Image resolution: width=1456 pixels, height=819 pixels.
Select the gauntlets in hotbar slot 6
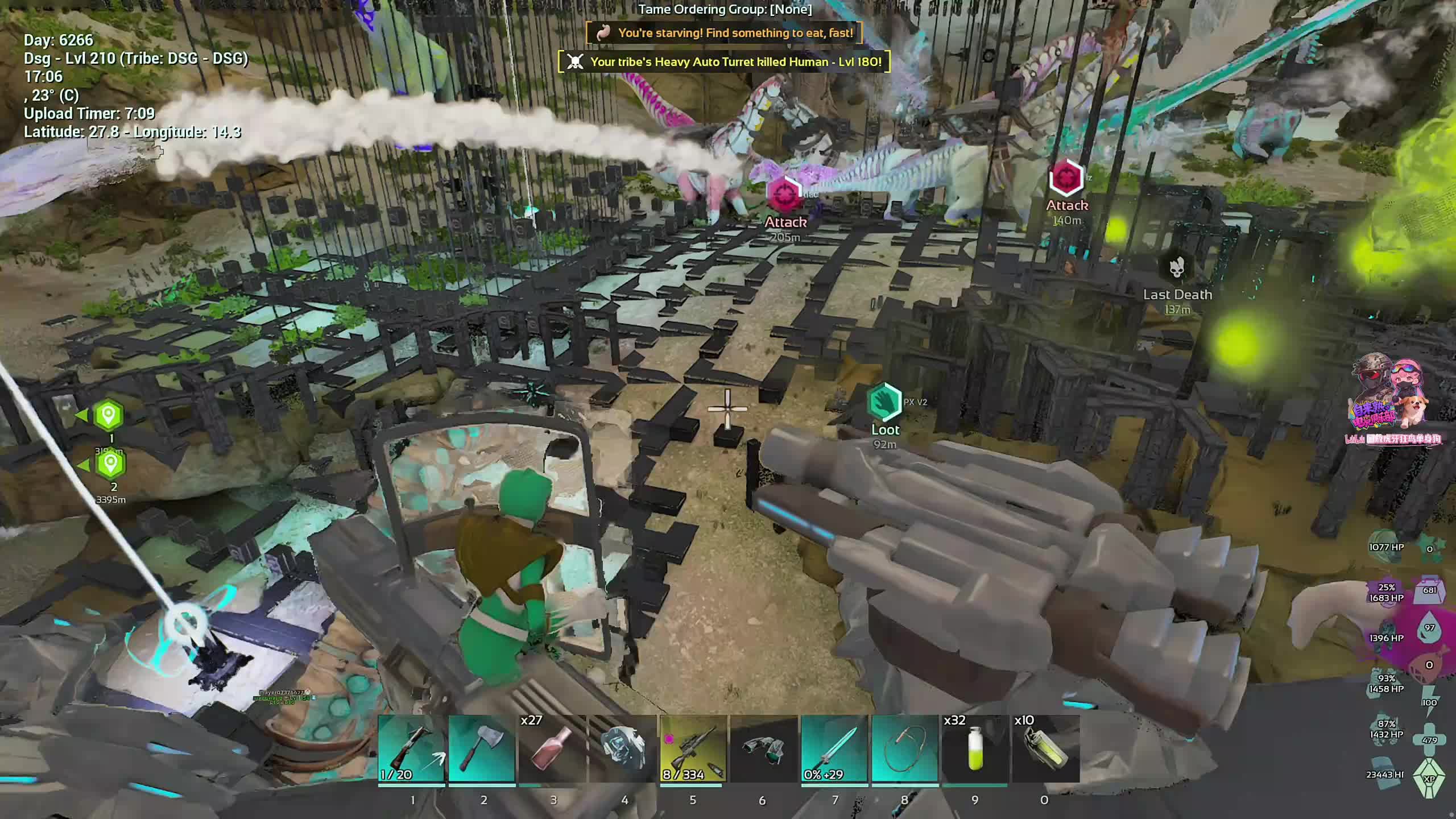coord(764,748)
